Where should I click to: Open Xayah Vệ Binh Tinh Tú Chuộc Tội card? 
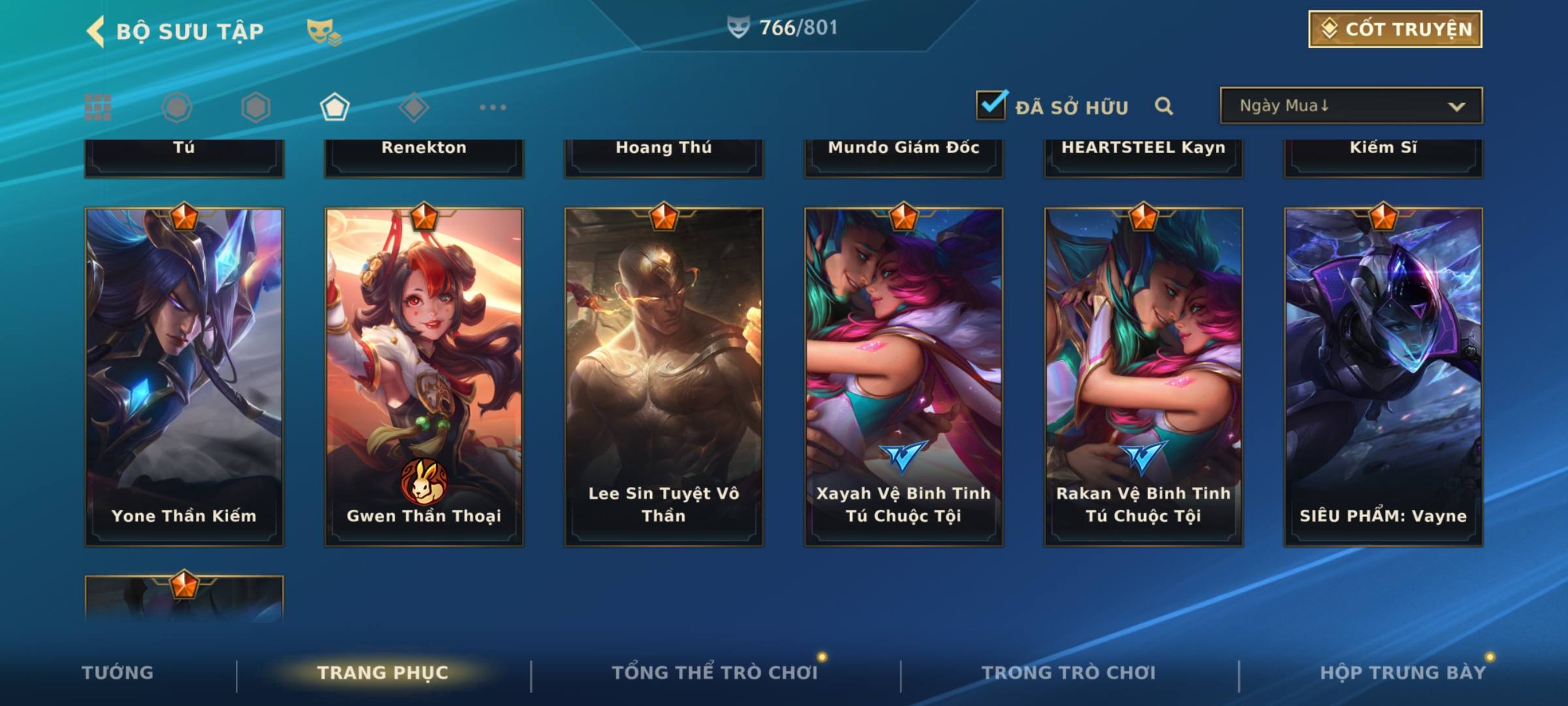(904, 376)
